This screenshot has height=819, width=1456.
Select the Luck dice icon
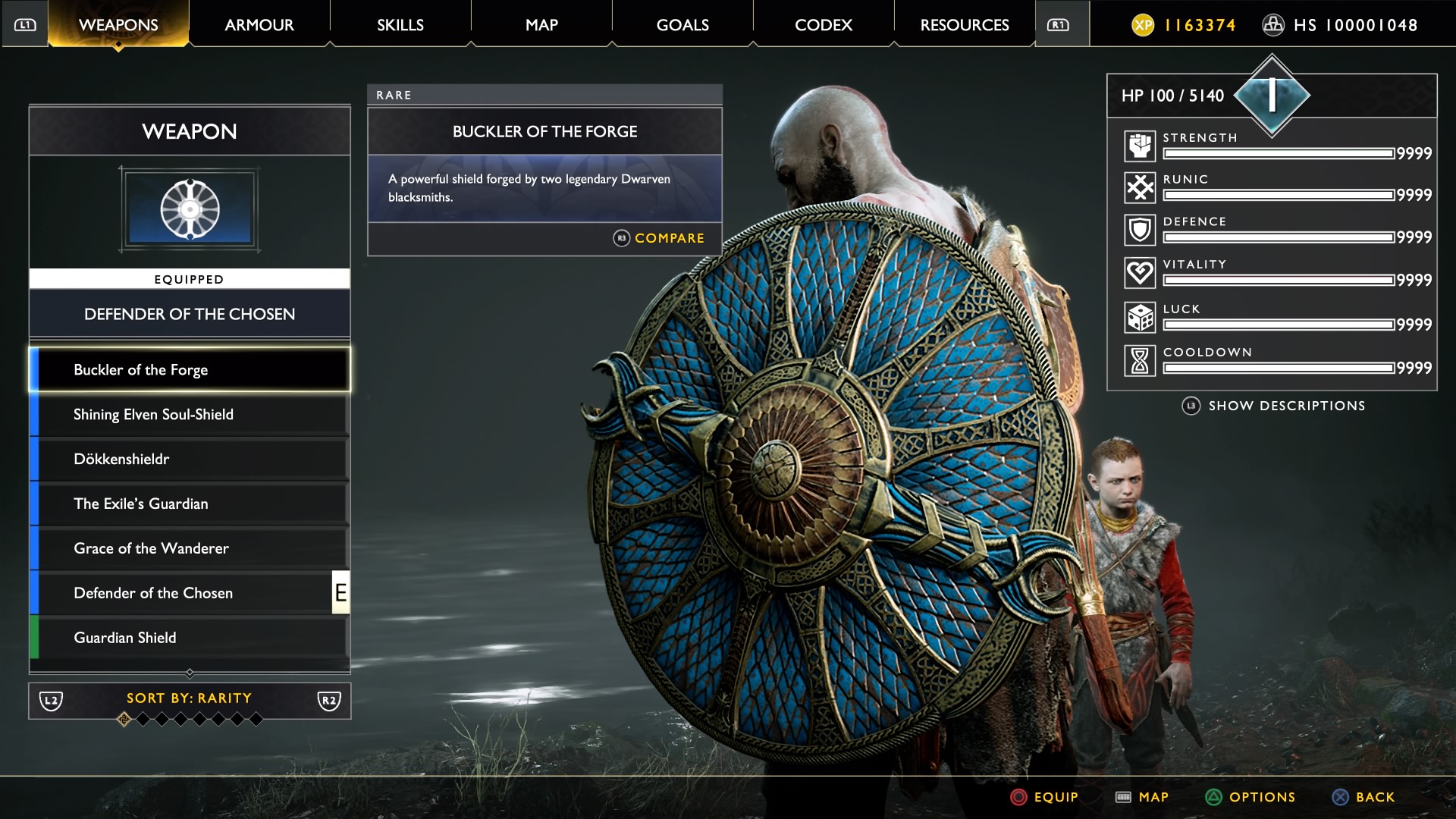pos(1139,315)
